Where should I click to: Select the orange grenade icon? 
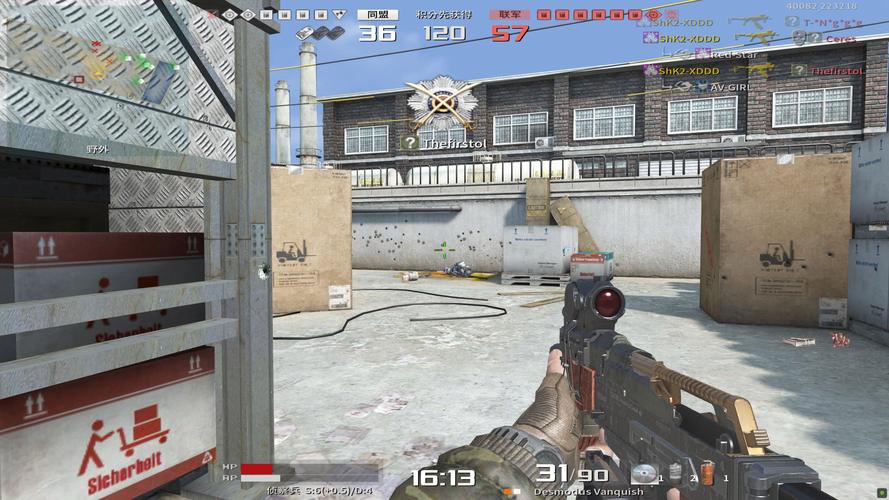coord(708,473)
